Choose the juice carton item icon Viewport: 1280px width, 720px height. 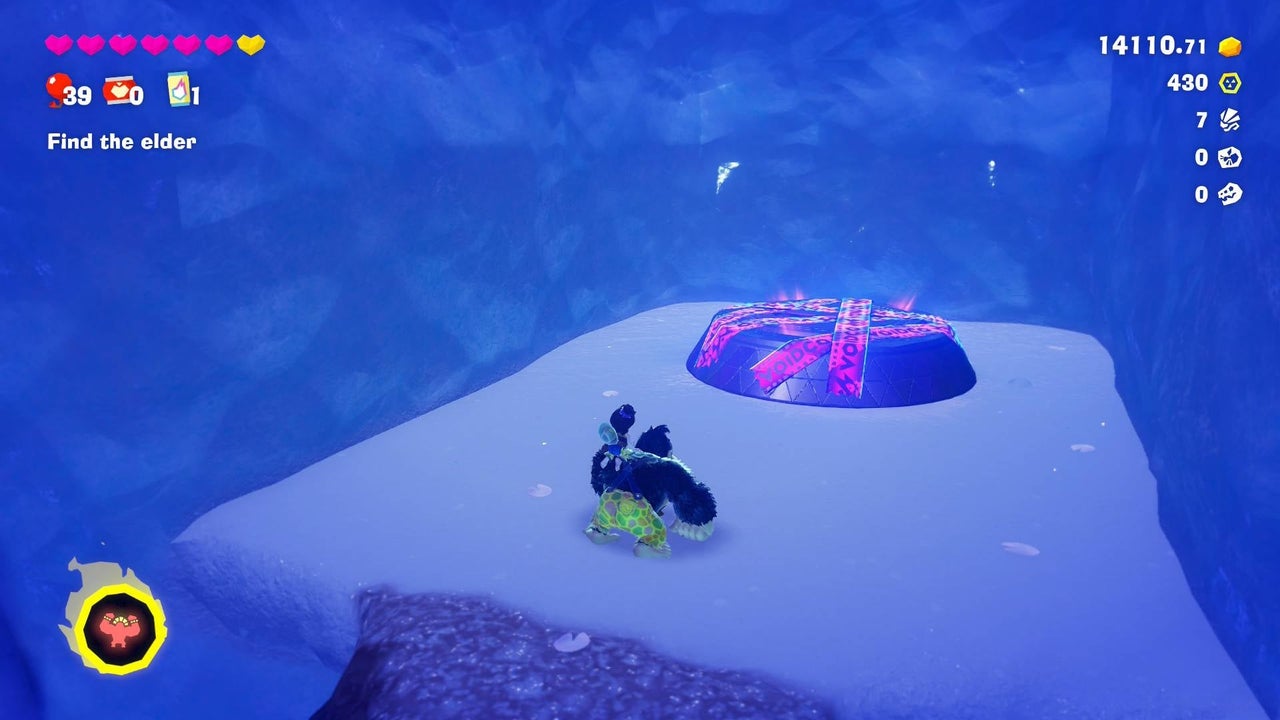point(178,88)
